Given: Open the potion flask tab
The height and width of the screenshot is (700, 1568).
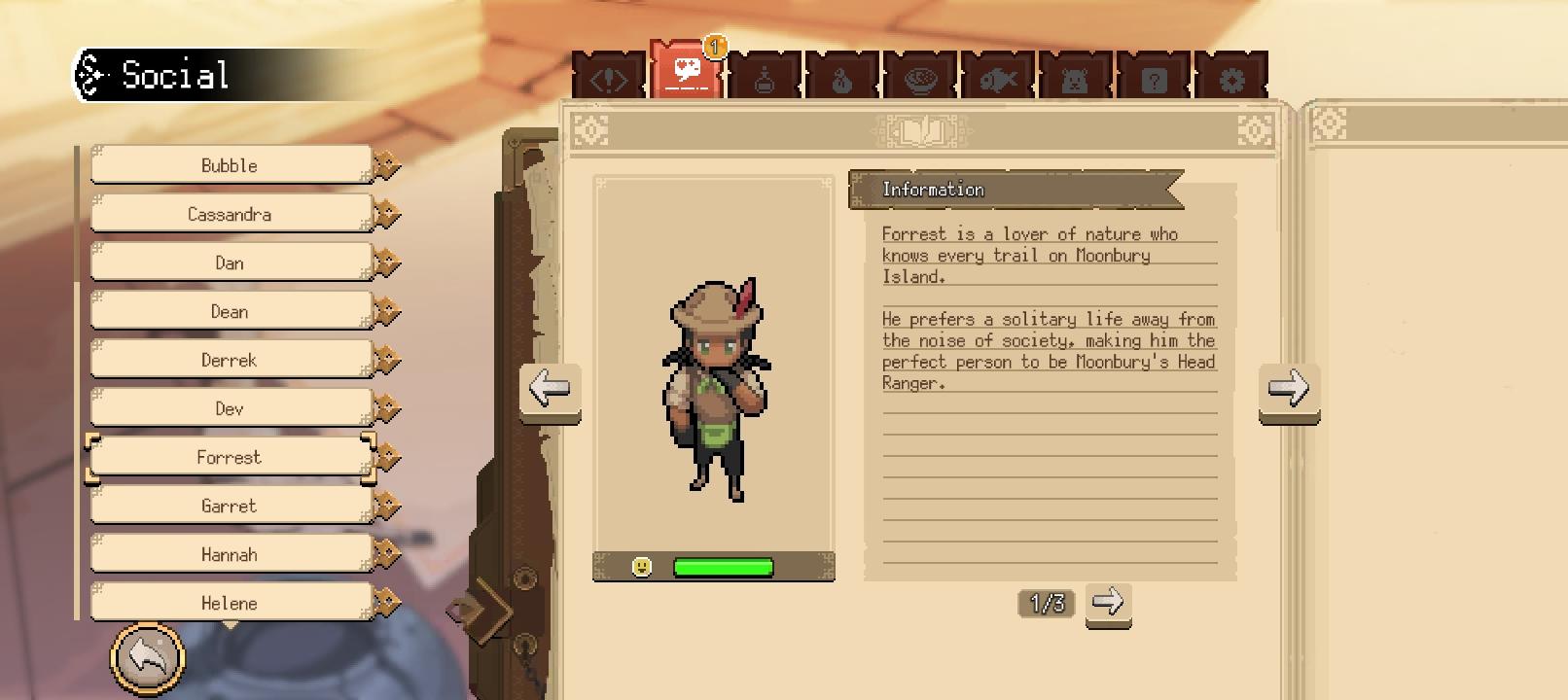Looking at the screenshot, I should [765, 79].
